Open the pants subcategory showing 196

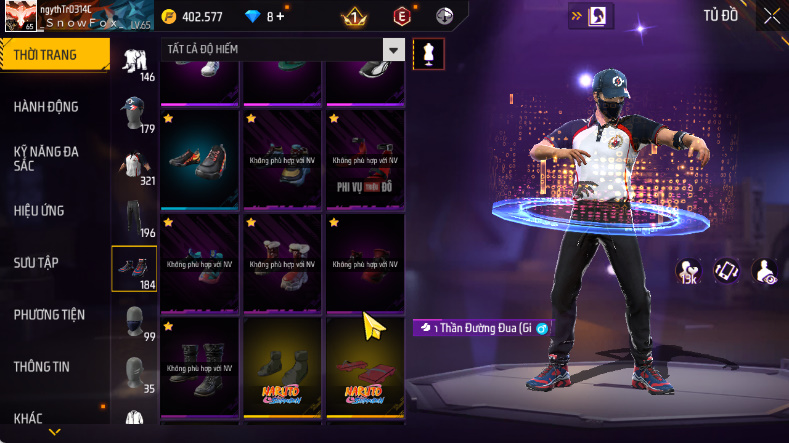134,218
